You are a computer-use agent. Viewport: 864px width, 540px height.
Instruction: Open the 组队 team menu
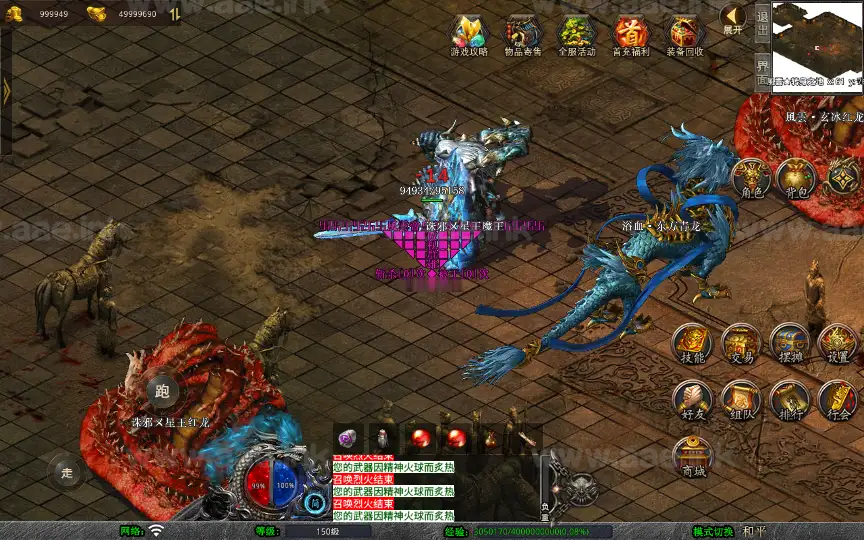coord(741,399)
